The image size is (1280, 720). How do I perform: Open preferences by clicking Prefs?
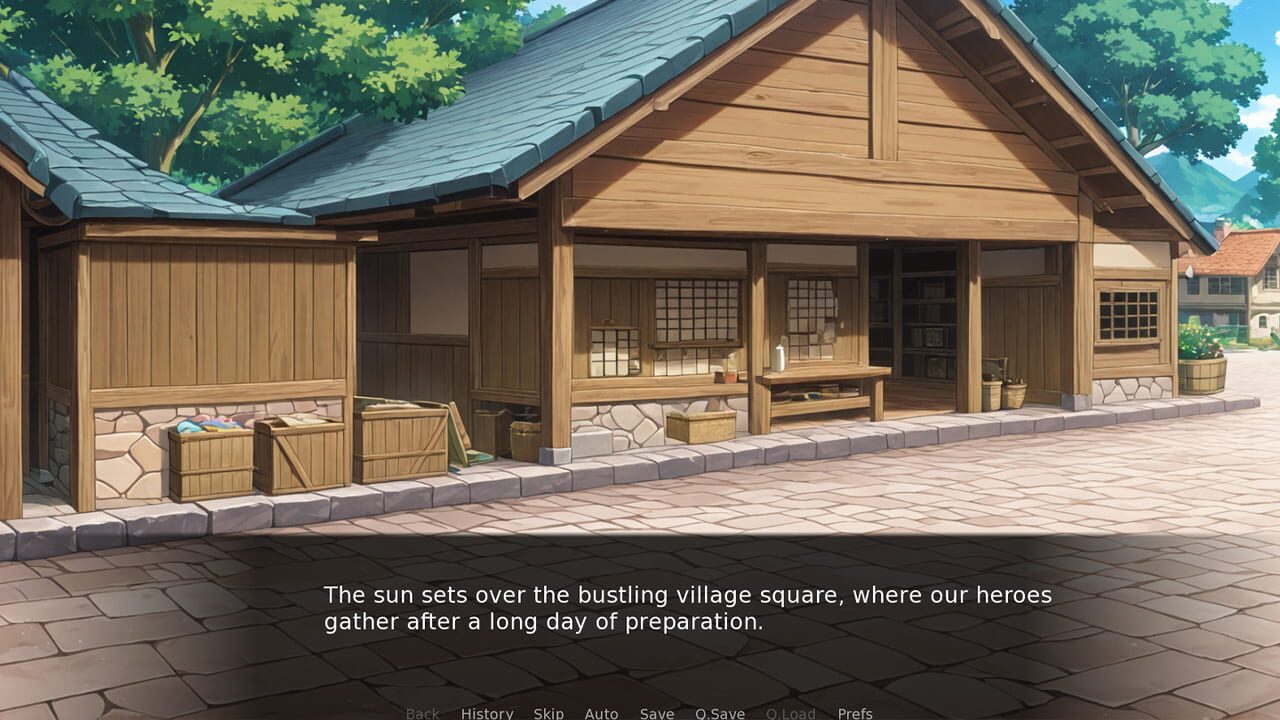pyautogui.click(x=854, y=714)
